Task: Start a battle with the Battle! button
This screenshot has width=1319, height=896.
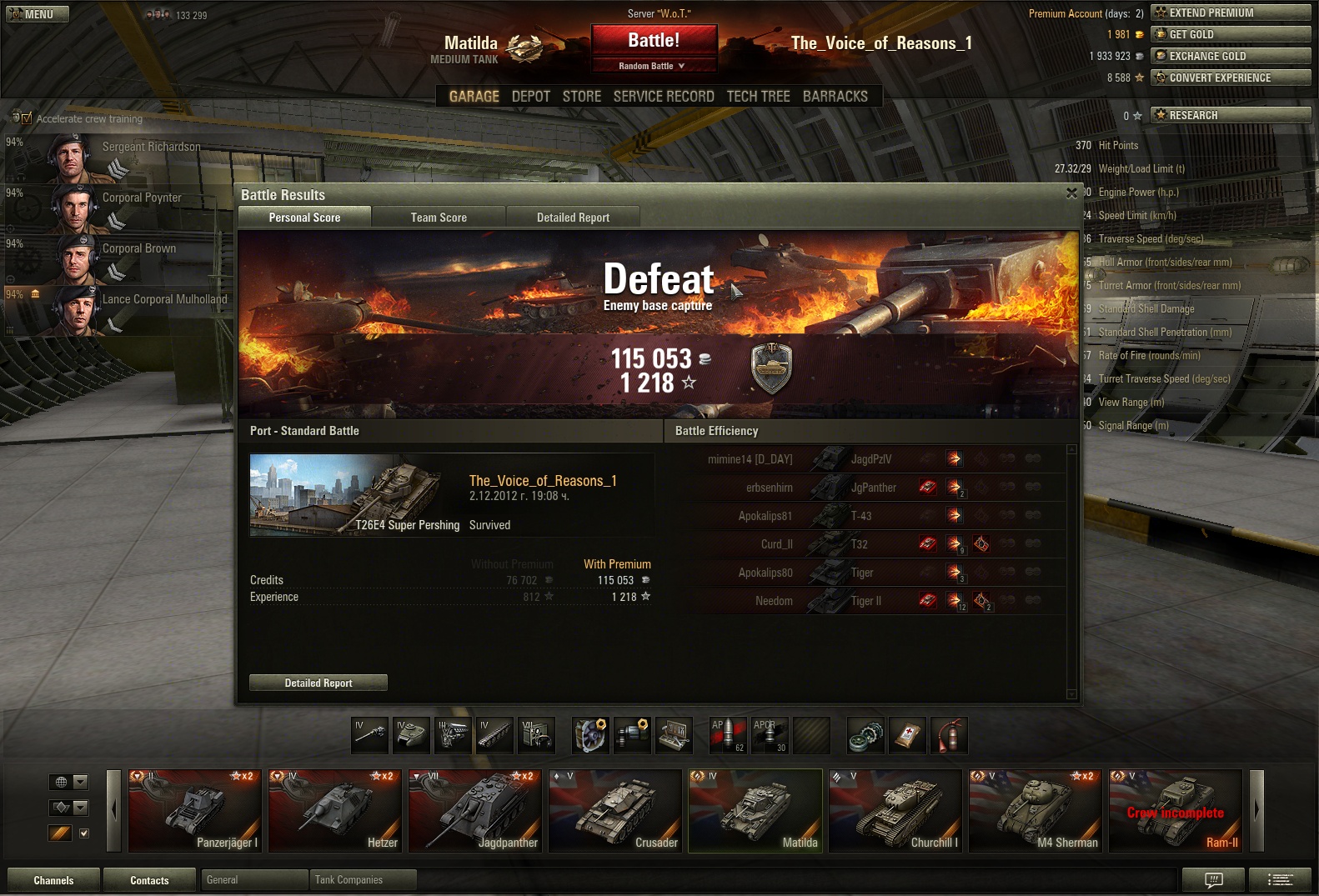Action: click(654, 40)
